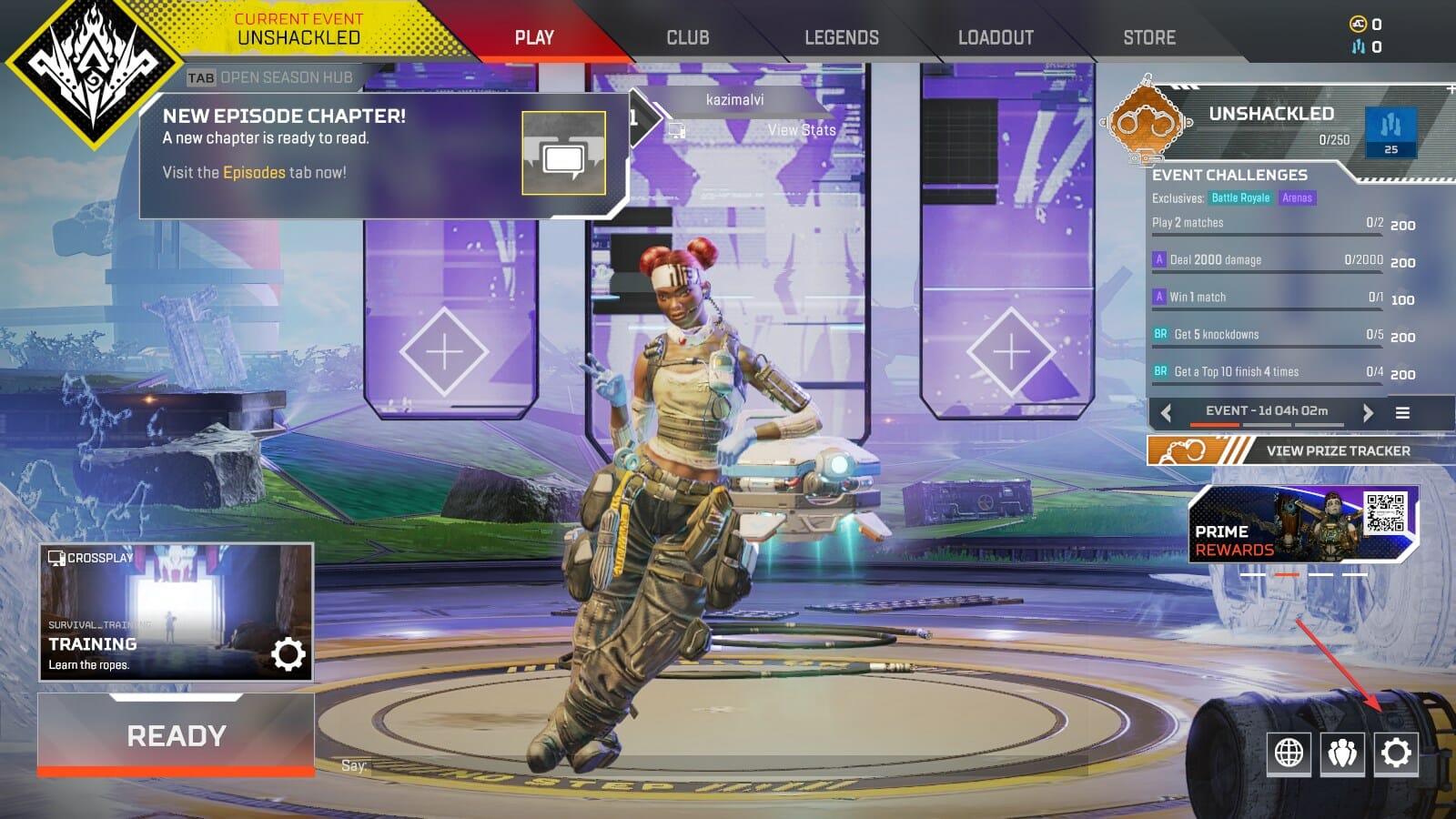
Task: Toggle the Battle Royale exclusives filter
Action: (1239, 197)
